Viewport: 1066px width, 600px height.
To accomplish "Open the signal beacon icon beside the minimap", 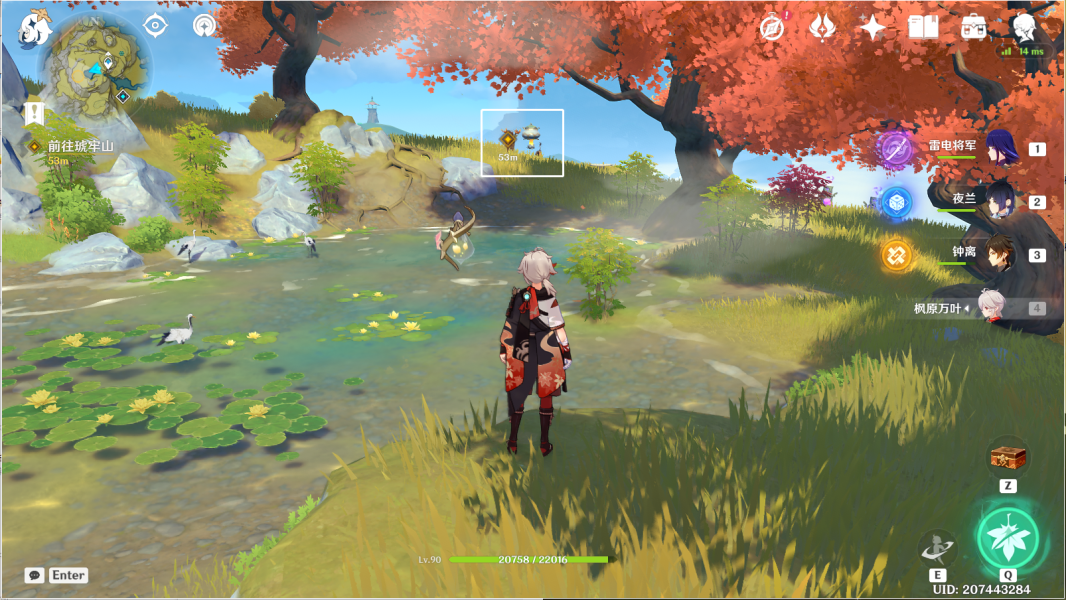I will point(205,26).
